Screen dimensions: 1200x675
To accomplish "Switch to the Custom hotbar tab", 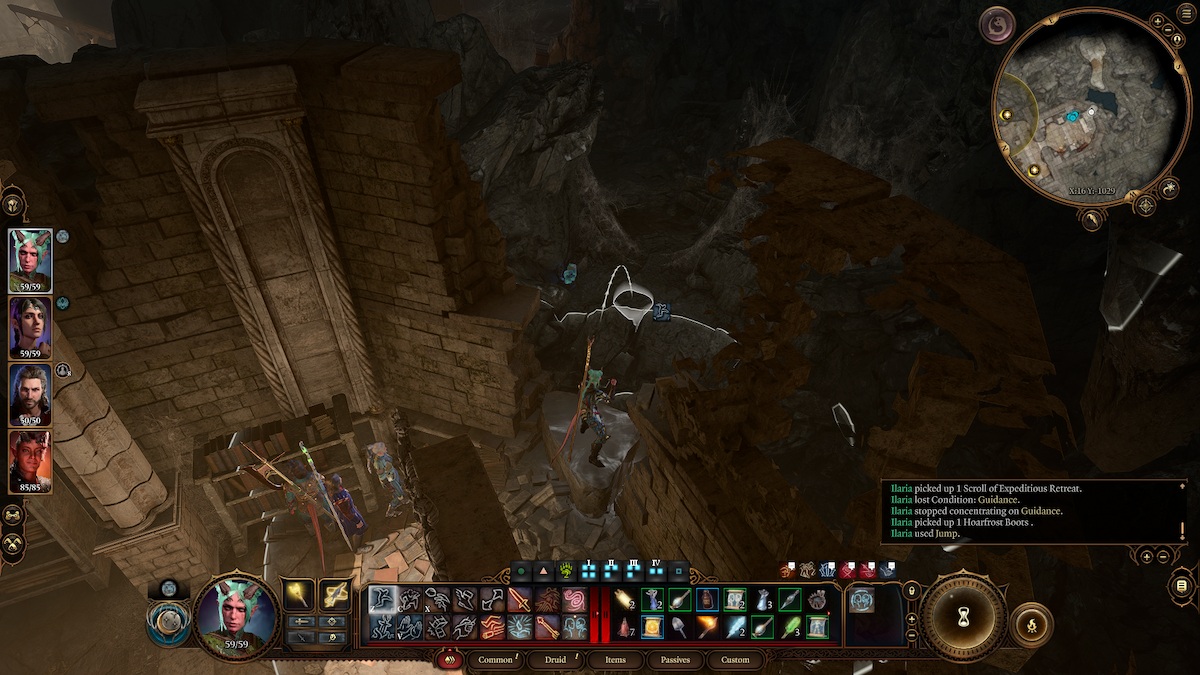I will click(x=734, y=660).
